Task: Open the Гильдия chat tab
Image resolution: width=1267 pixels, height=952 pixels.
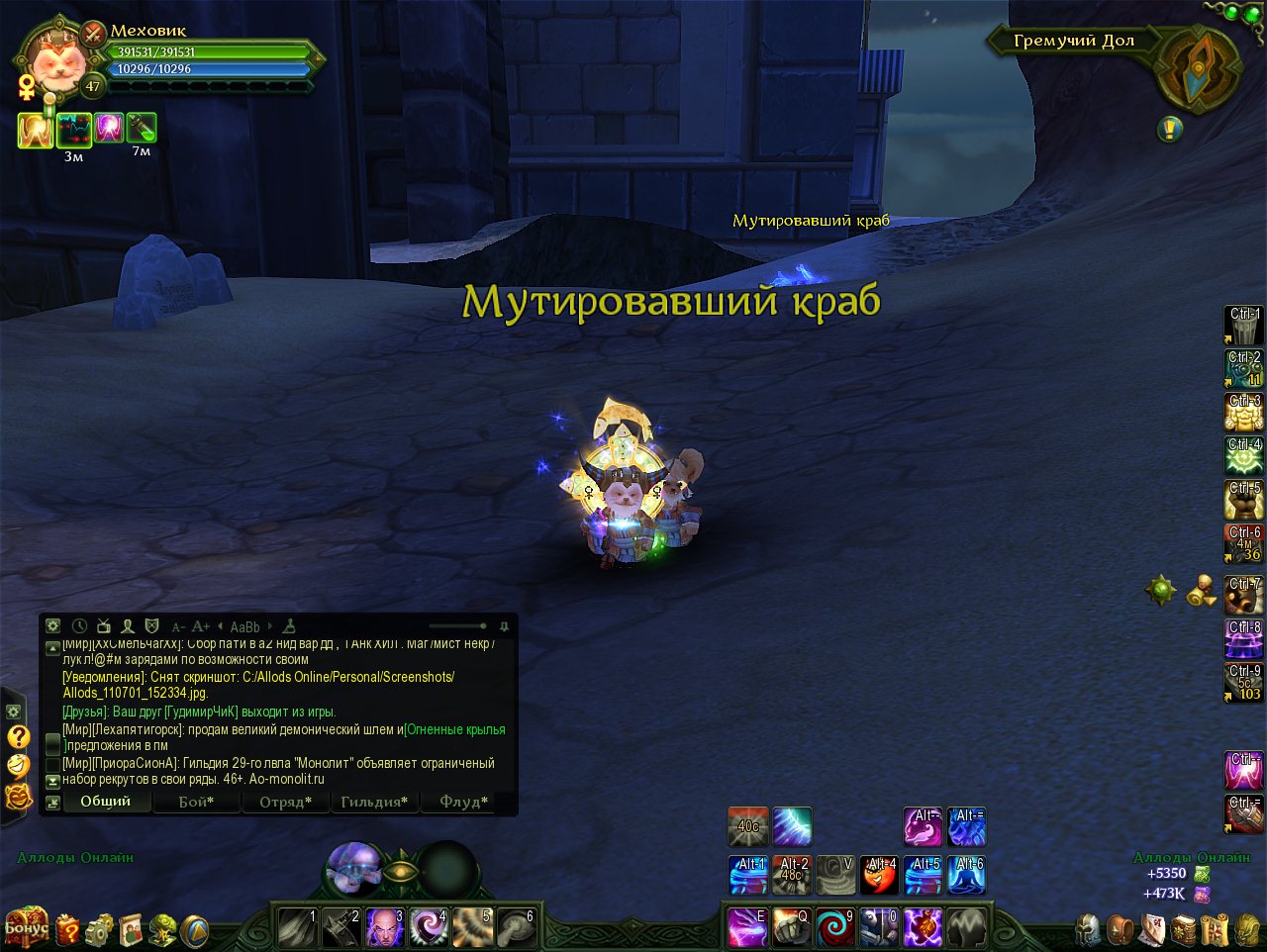Action: [374, 802]
